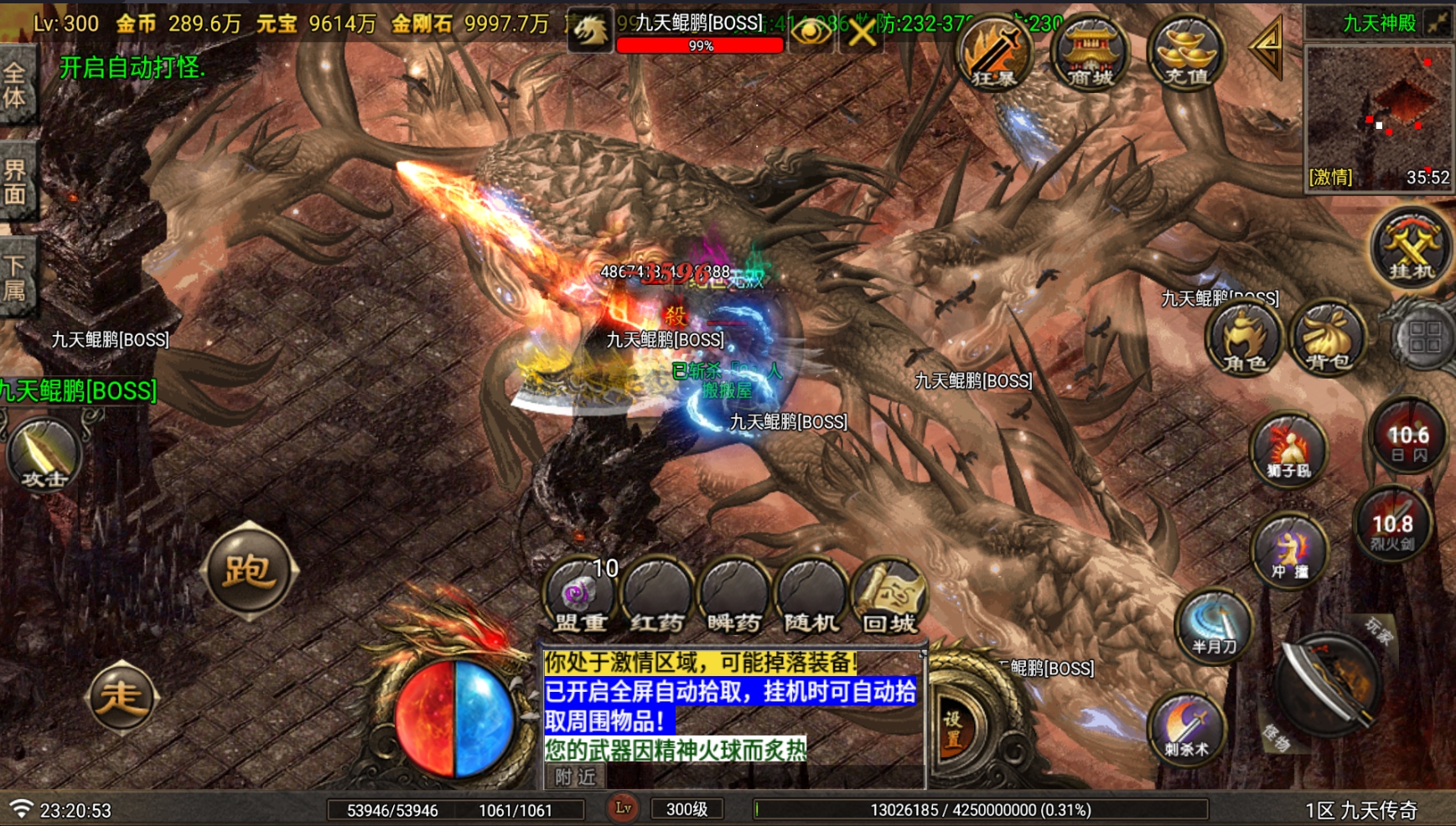Activate the 半月刀 skill

(x=1214, y=625)
